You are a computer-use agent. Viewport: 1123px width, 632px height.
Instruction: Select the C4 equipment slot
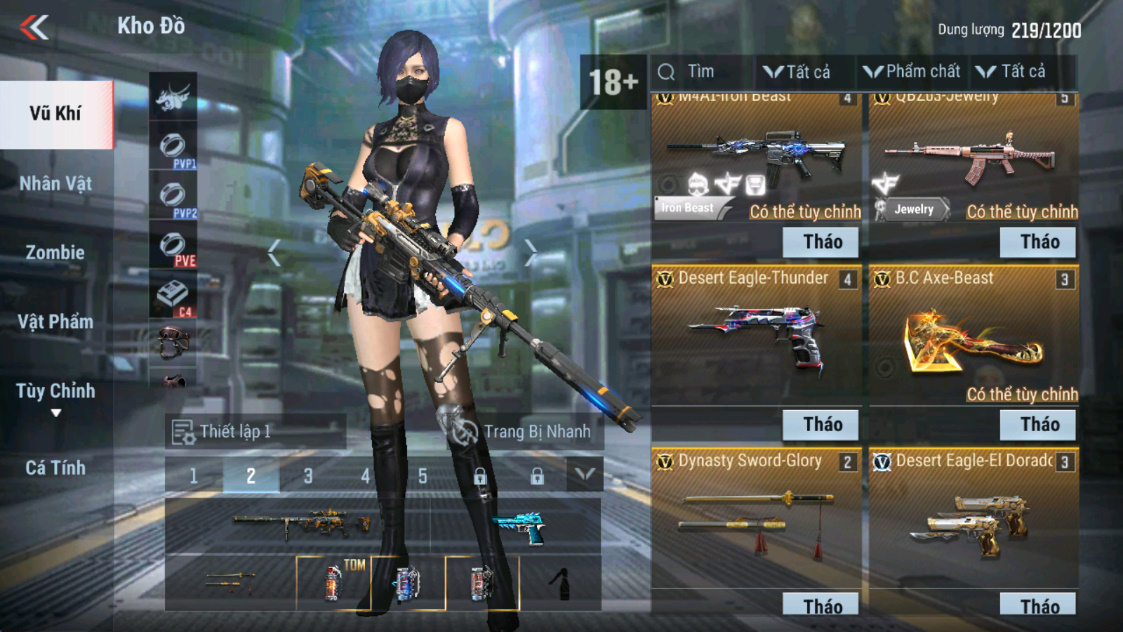(173, 296)
